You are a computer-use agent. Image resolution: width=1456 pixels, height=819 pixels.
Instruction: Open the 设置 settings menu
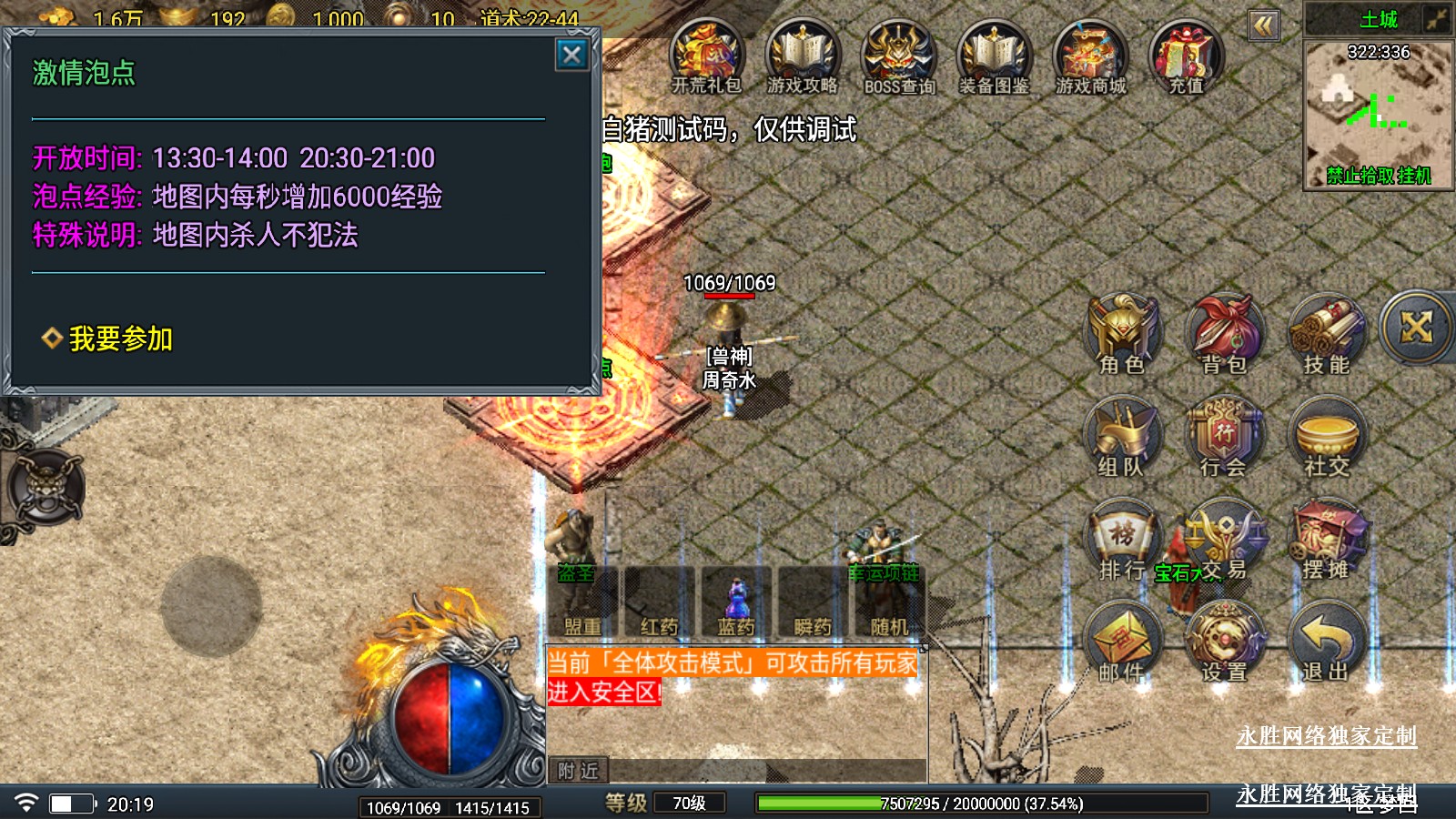[1224, 642]
